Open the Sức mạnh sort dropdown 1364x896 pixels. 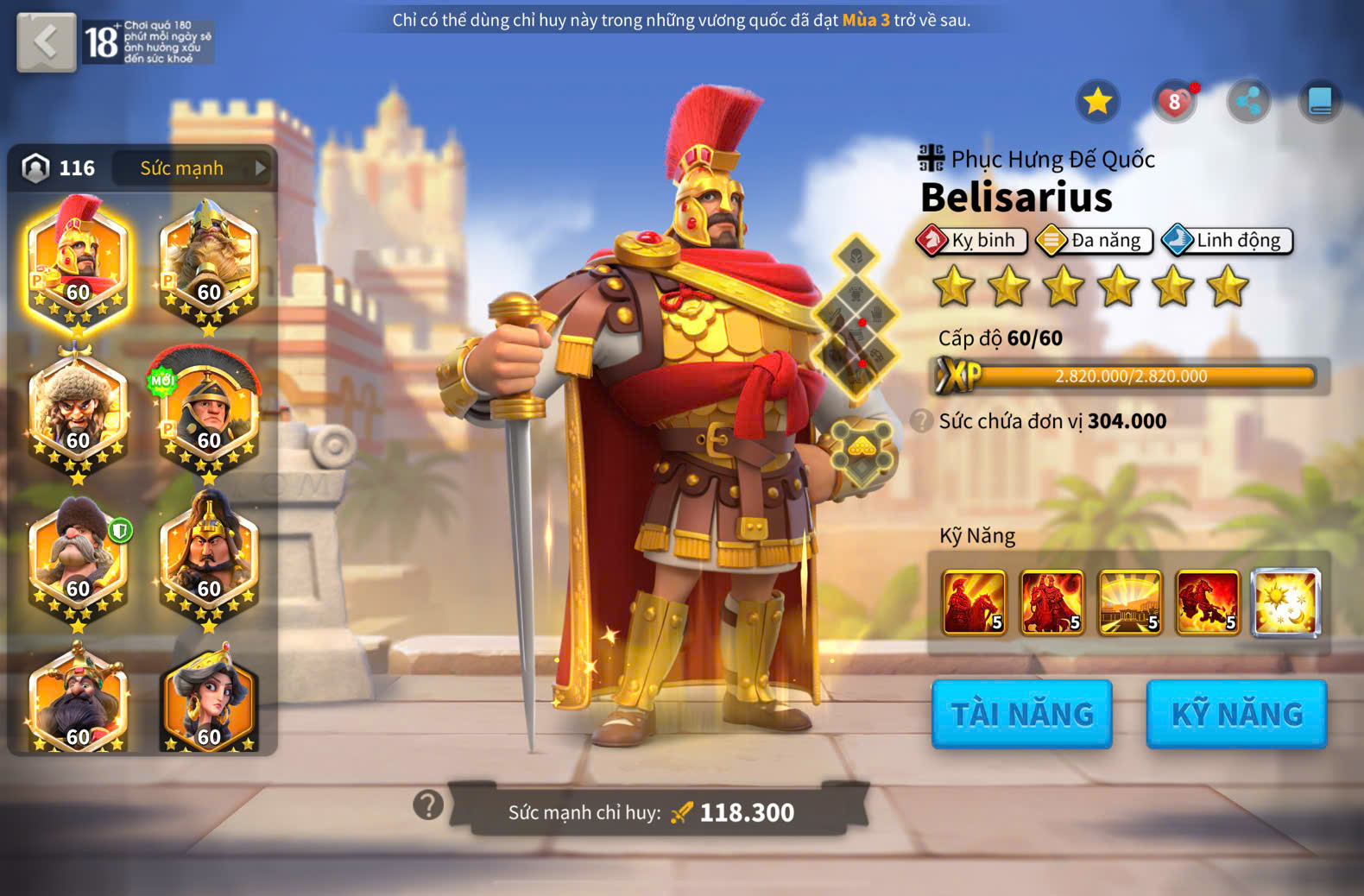(193, 168)
